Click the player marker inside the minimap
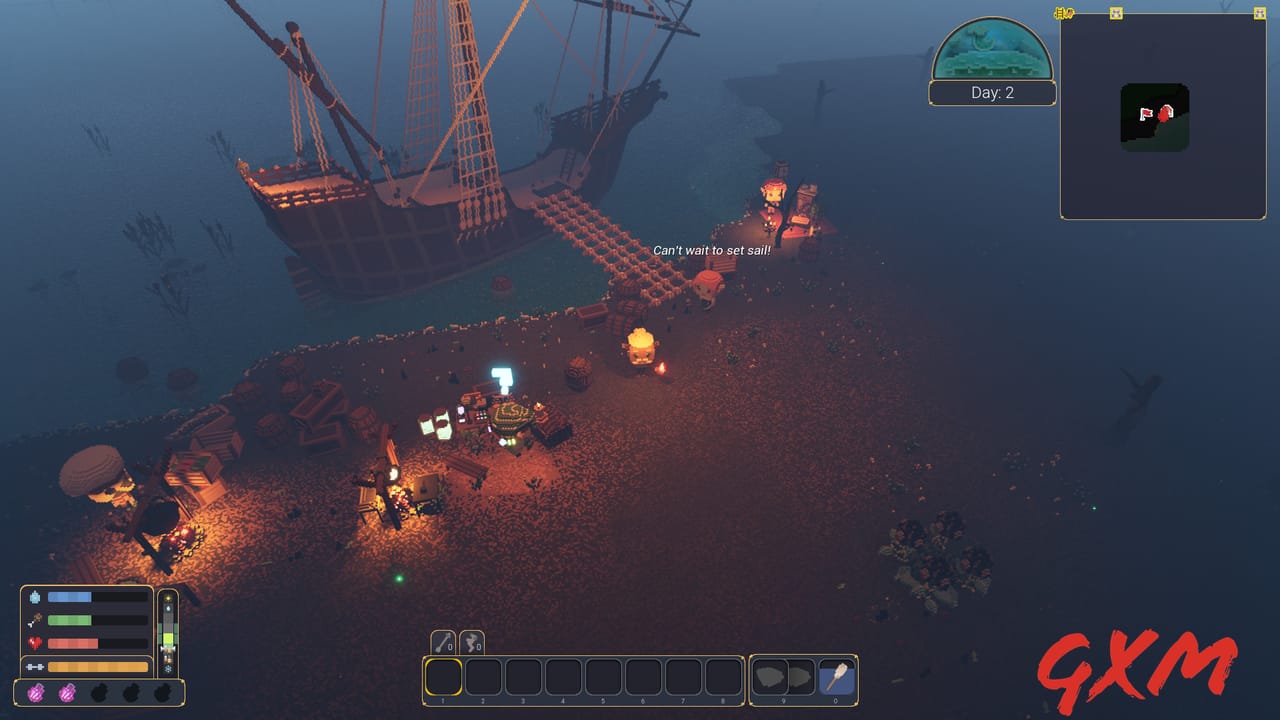The width and height of the screenshot is (1280, 720). pos(1166,114)
